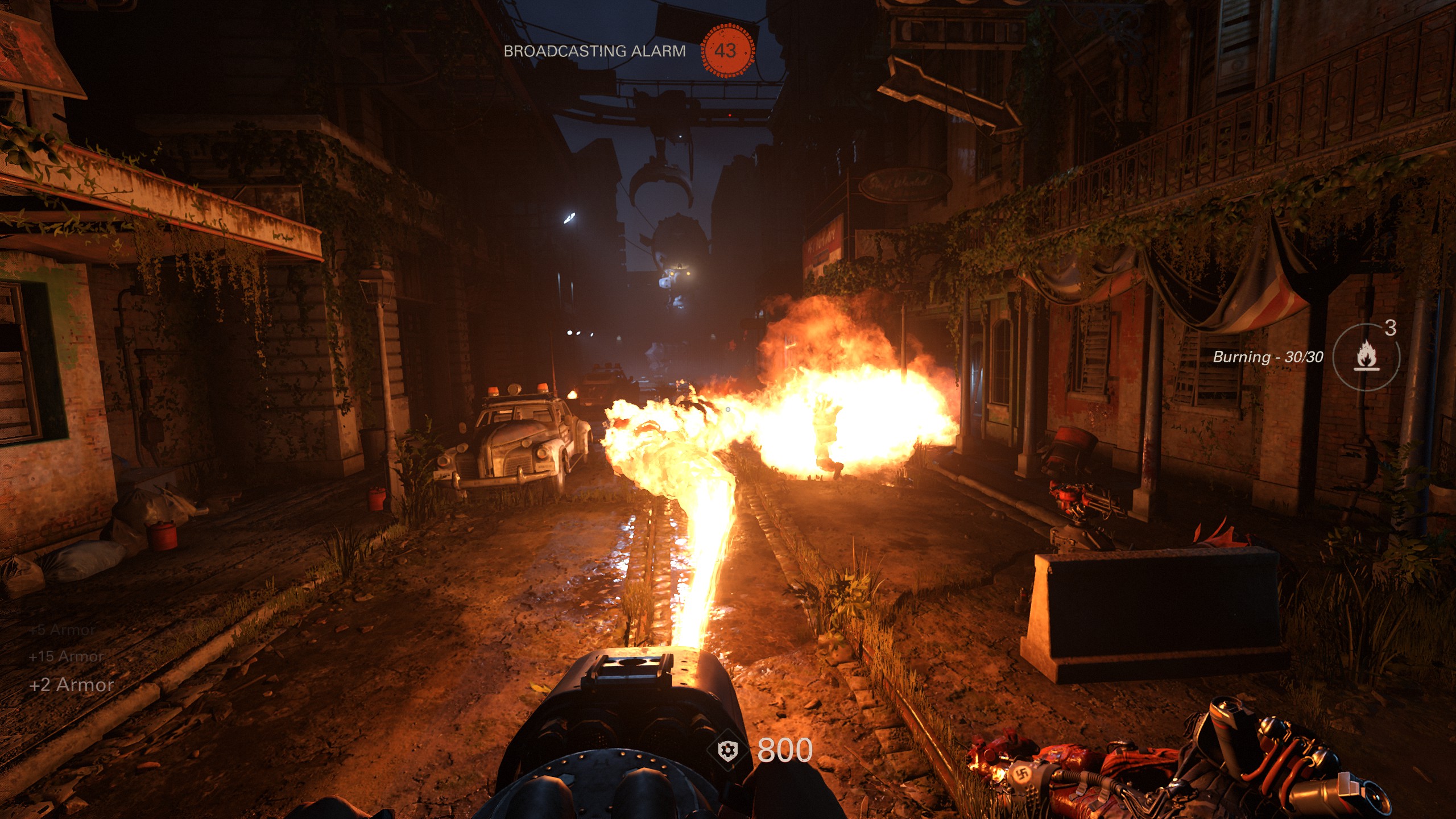Select the red Broadcasting Alarm indicator
1456x819 pixels.
pos(726,51)
